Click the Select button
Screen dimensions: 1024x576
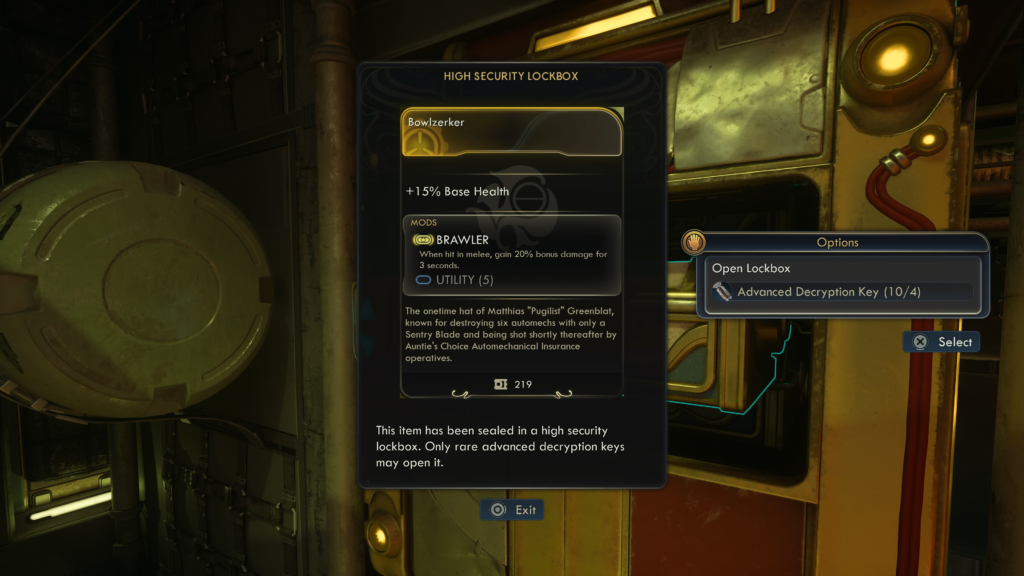point(941,342)
